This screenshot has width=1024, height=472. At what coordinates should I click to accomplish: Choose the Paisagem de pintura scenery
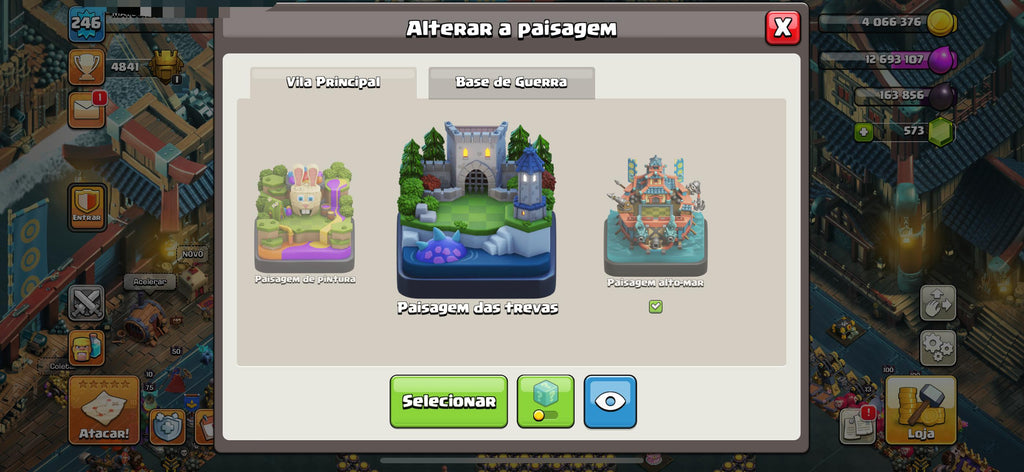pos(305,222)
